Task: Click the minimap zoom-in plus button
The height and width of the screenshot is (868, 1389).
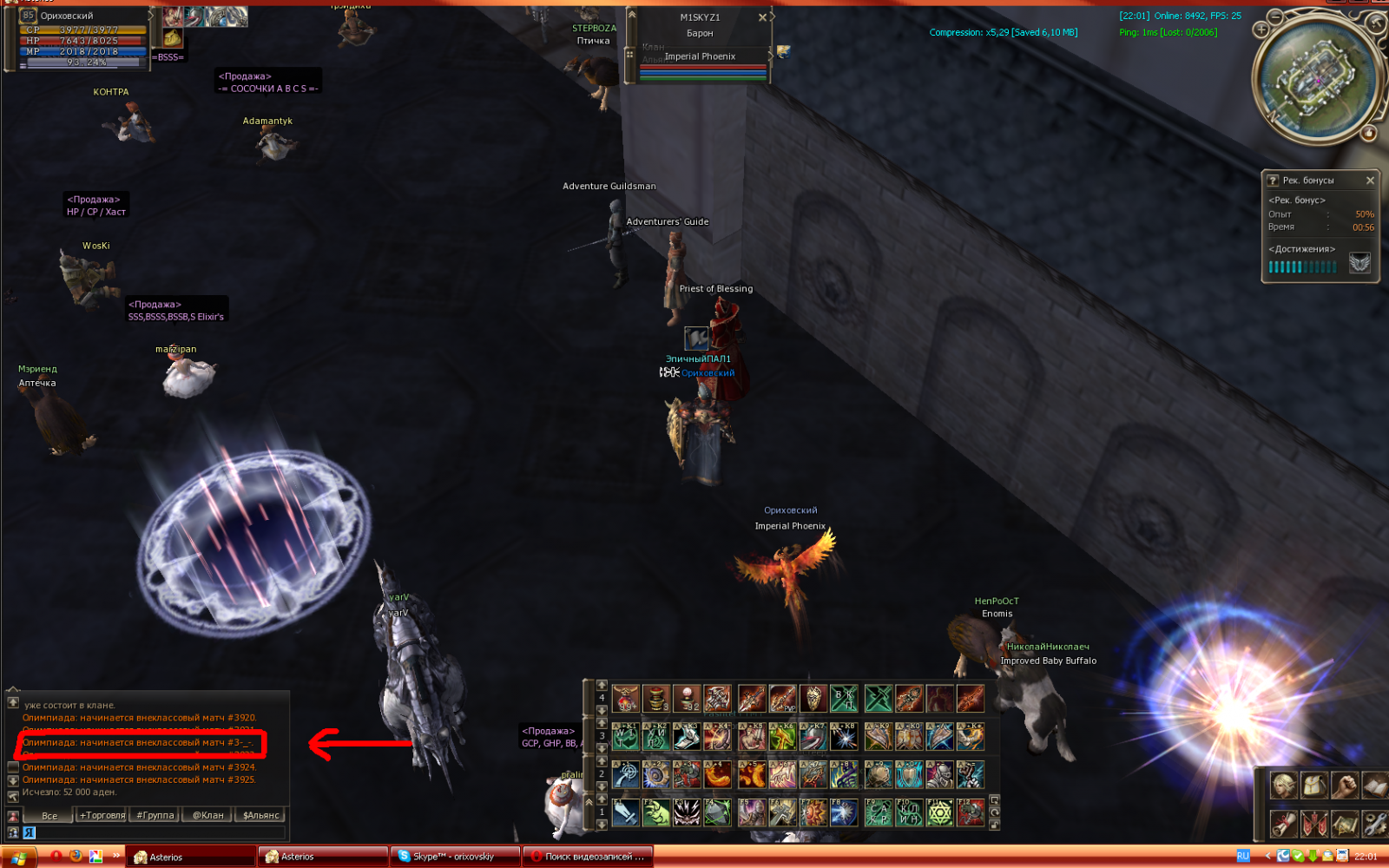Action: 1261,30
